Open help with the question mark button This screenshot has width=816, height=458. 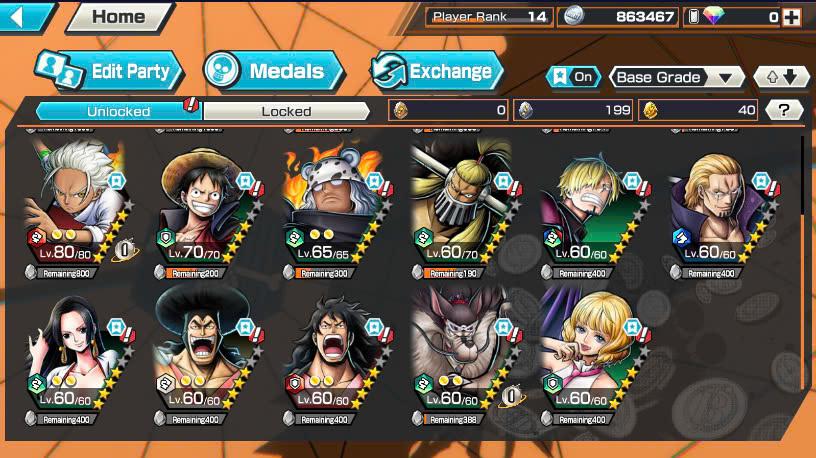tap(784, 111)
